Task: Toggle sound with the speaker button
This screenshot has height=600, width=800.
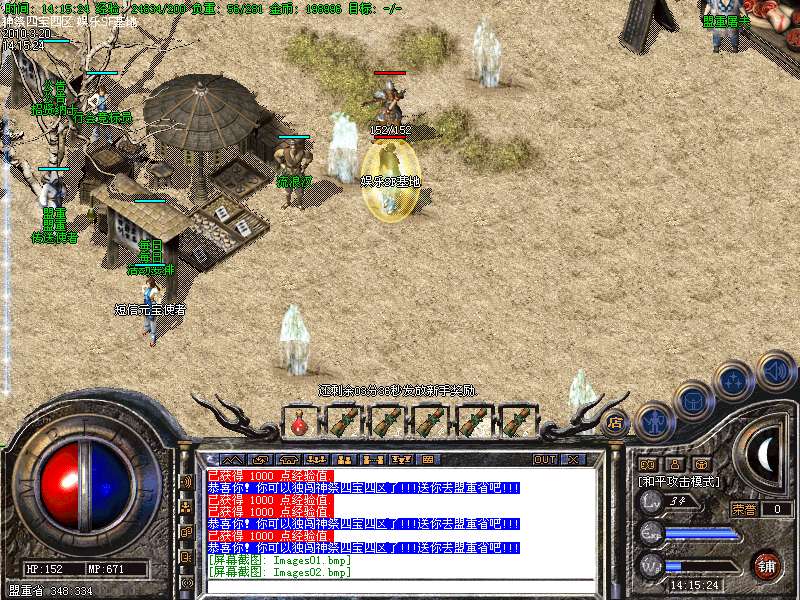Action: point(775,369)
